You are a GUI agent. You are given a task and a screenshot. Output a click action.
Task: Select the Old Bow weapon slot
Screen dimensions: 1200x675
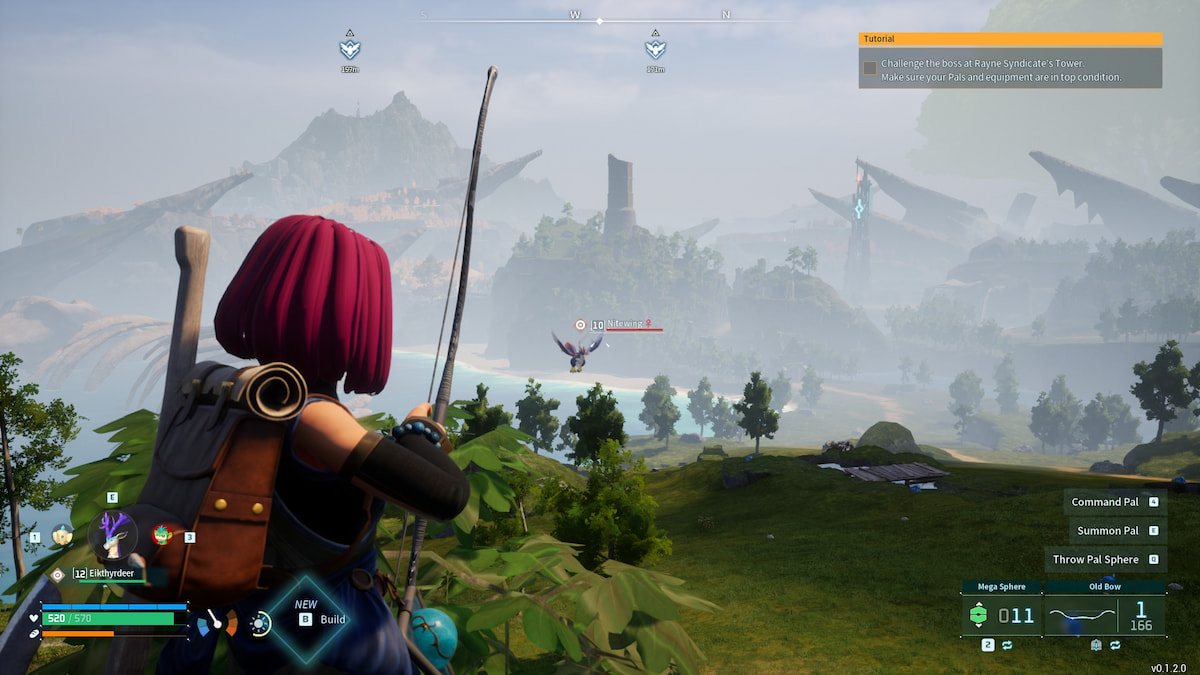click(x=1104, y=615)
